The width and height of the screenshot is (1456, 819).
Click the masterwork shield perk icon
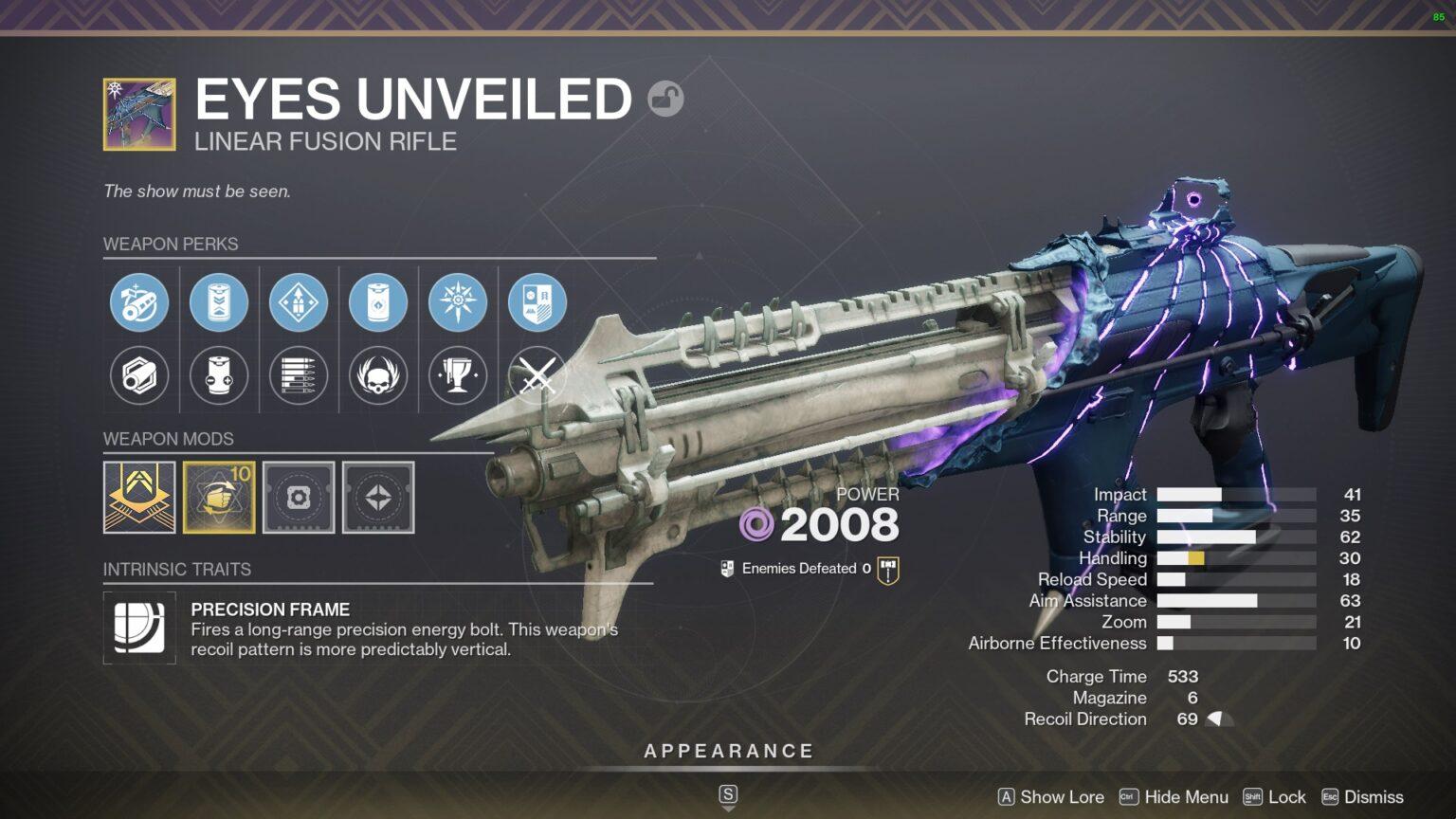tap(537, 301)
